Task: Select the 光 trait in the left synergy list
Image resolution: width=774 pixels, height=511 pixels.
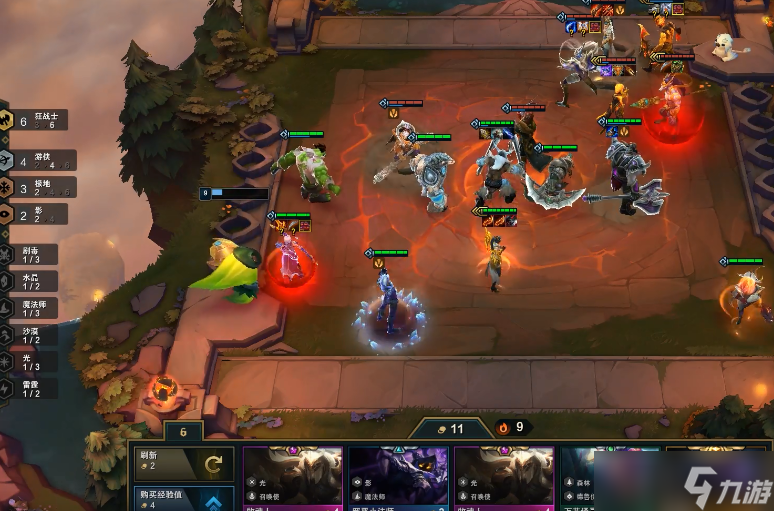Action: tap(30, 362)
